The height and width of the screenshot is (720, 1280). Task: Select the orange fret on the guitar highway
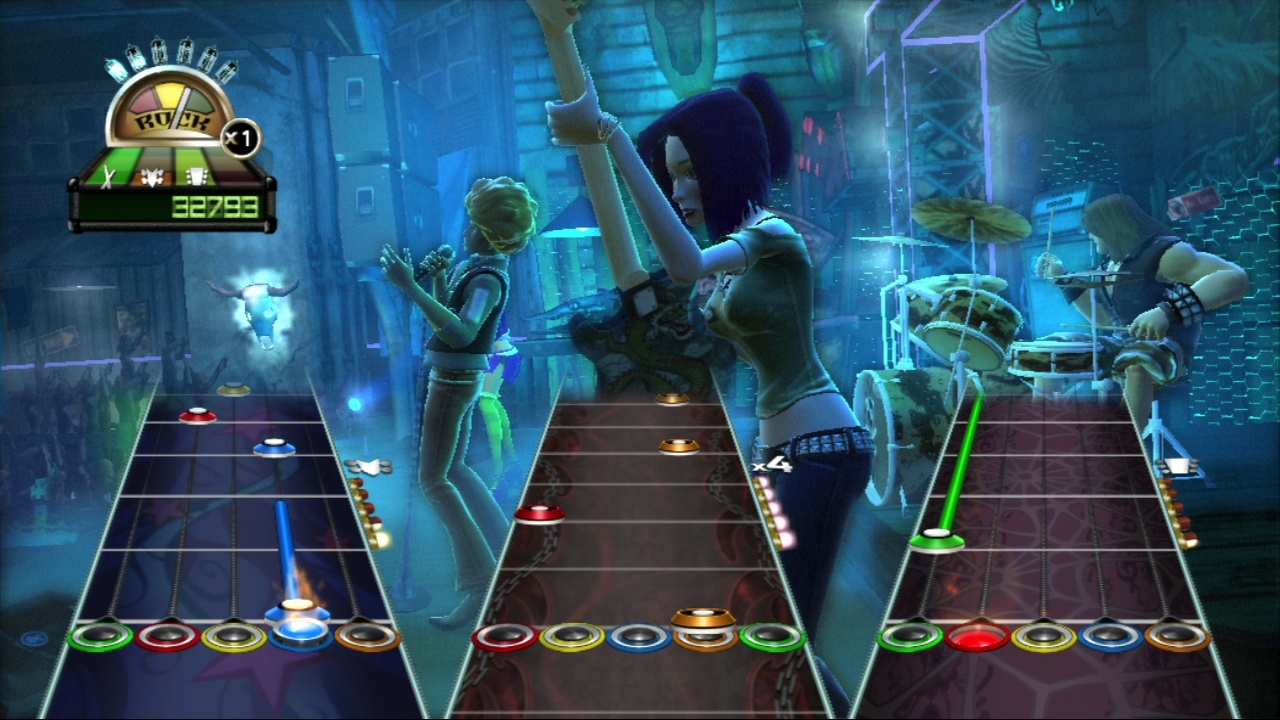coord(368,636)
